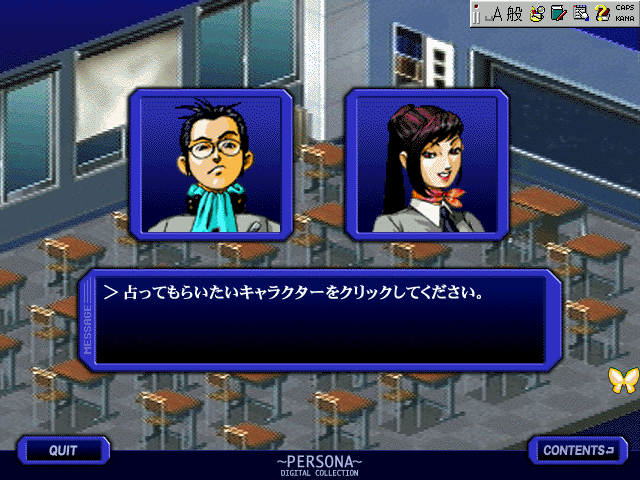Click the golden butterfly icon
This screenshot has height=480, width=640.
coord(622,379)
